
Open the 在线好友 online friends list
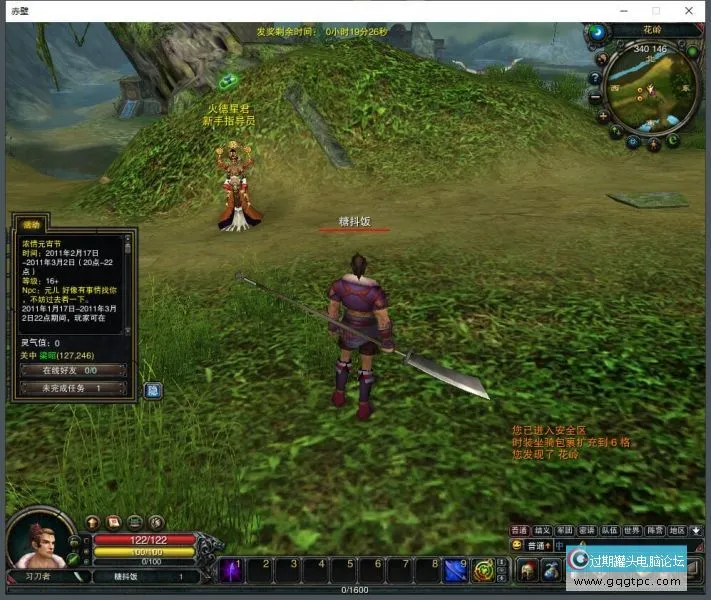(x=71, y=370)
